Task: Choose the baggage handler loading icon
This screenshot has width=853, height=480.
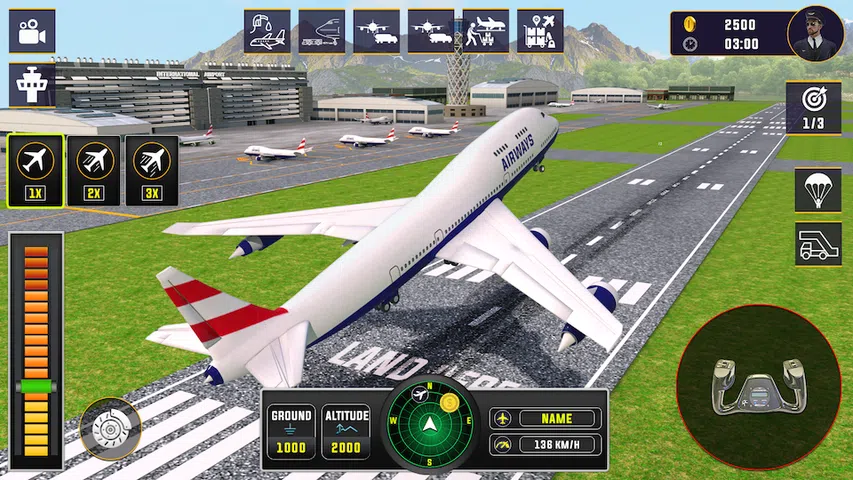Action: [485, 31]
